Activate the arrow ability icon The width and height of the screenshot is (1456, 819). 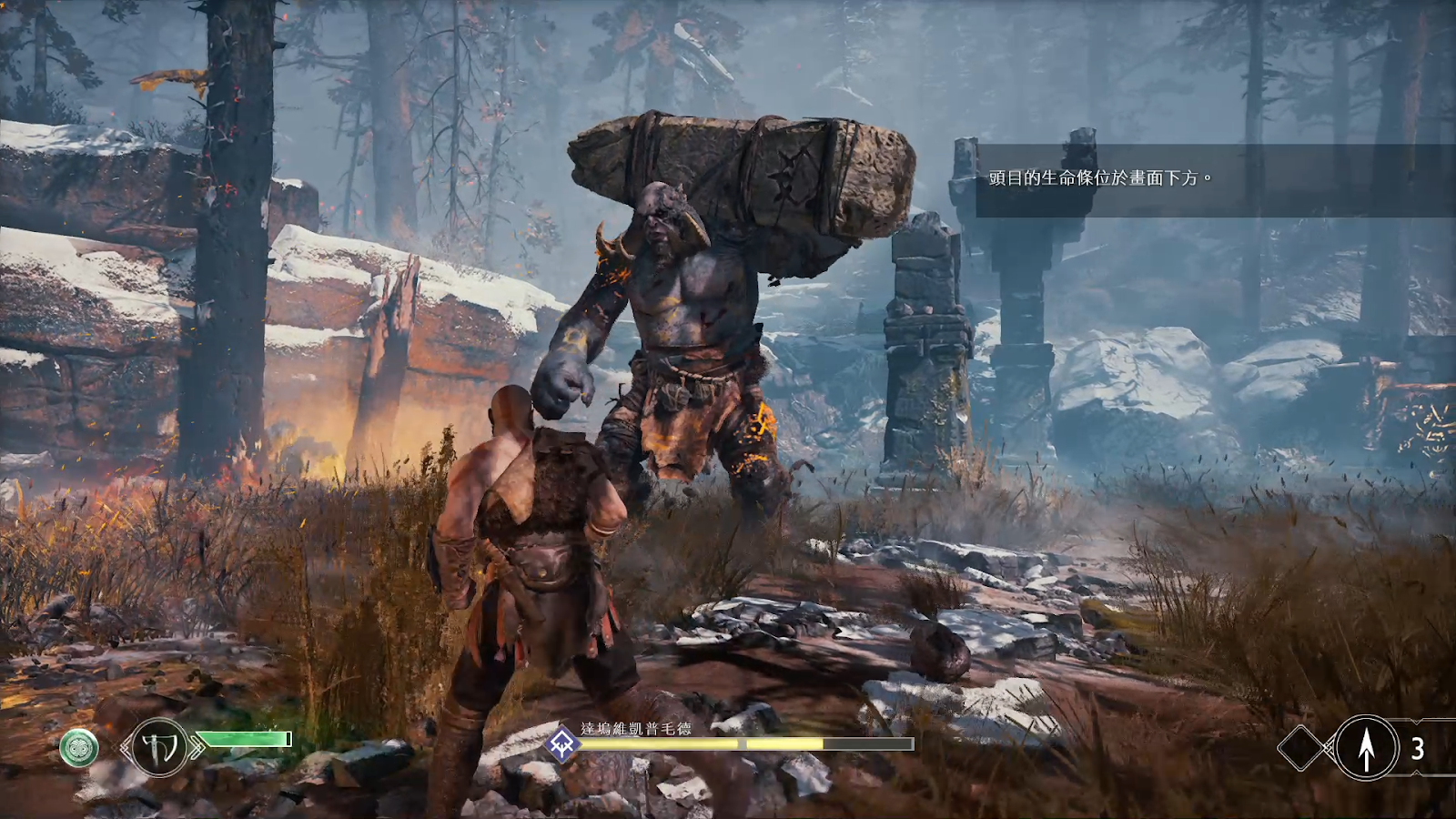click(1366, 748)
